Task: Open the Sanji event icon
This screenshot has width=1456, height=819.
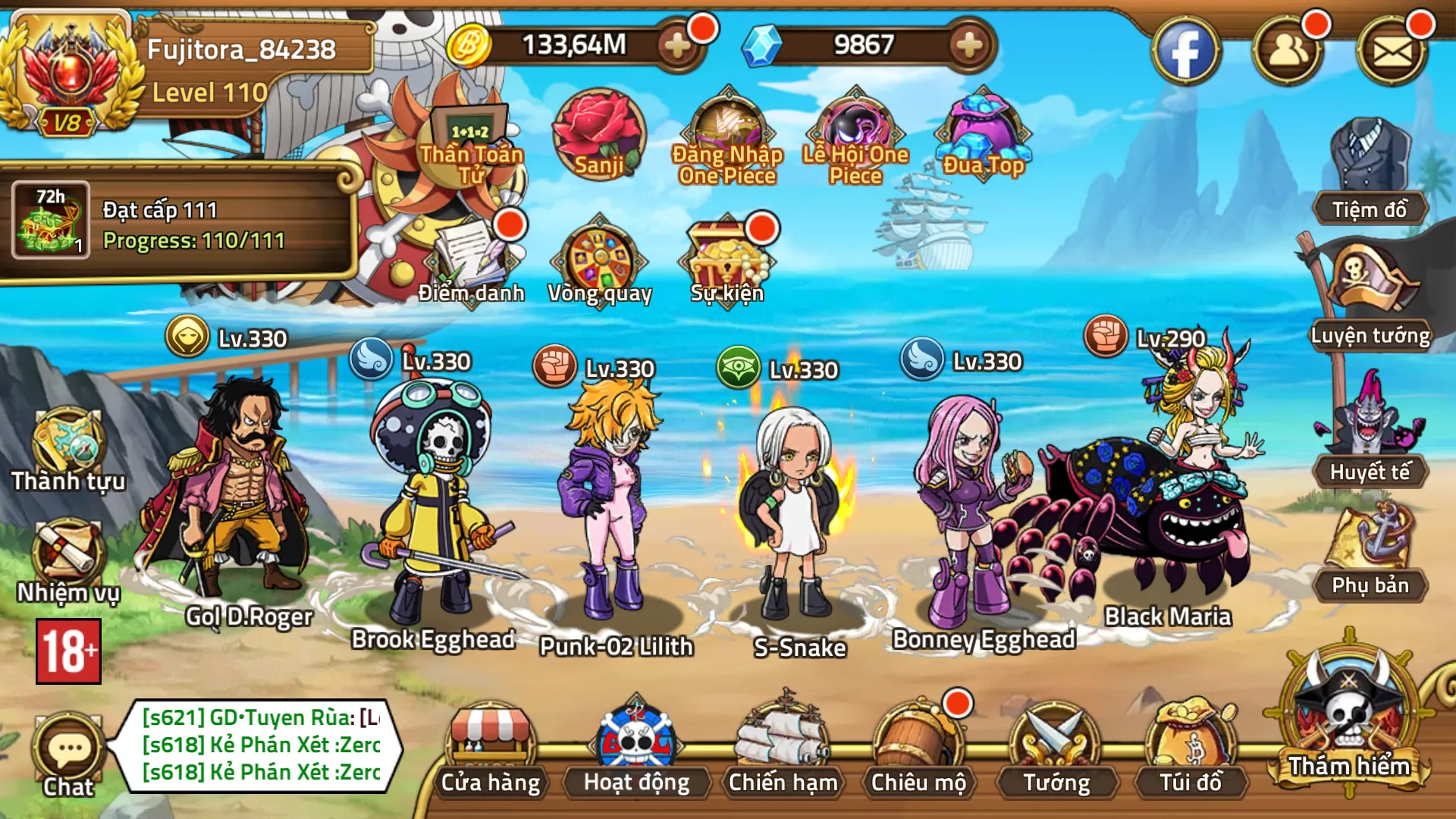Action: tap(598, 136)
